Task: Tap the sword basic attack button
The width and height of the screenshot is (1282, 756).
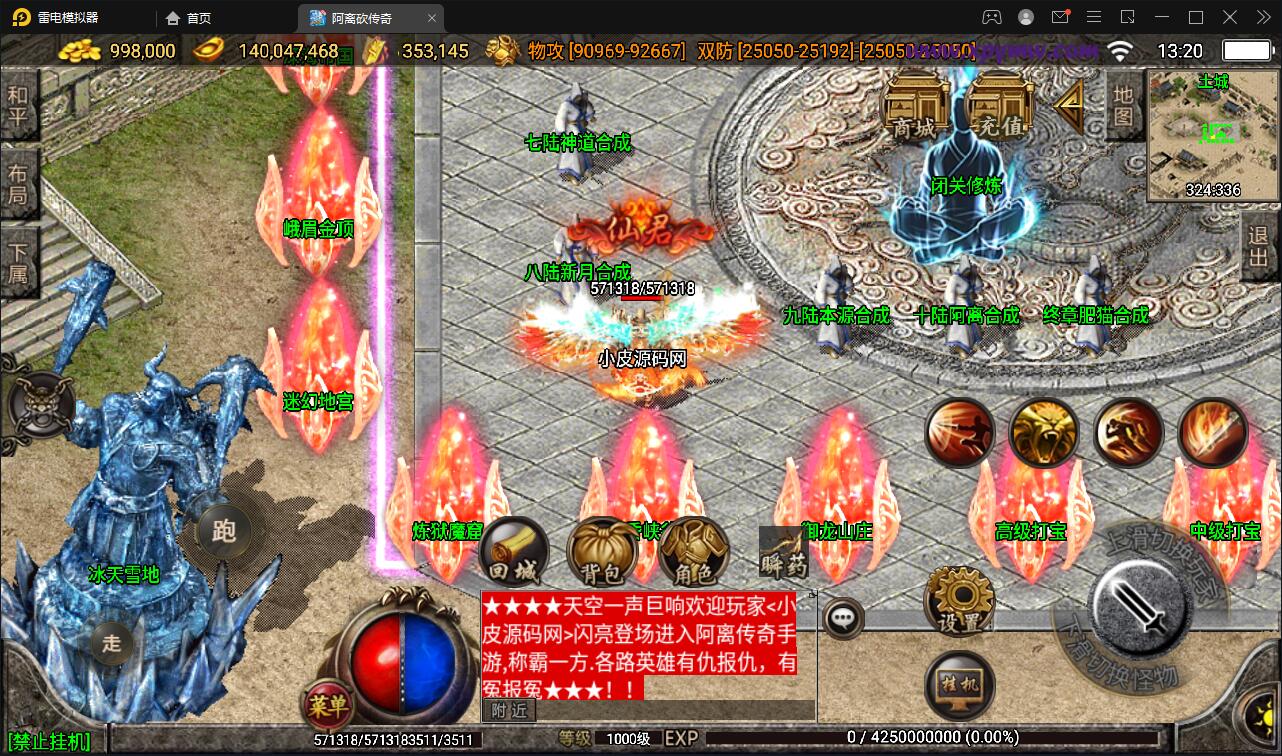Action: point(1138,602)
